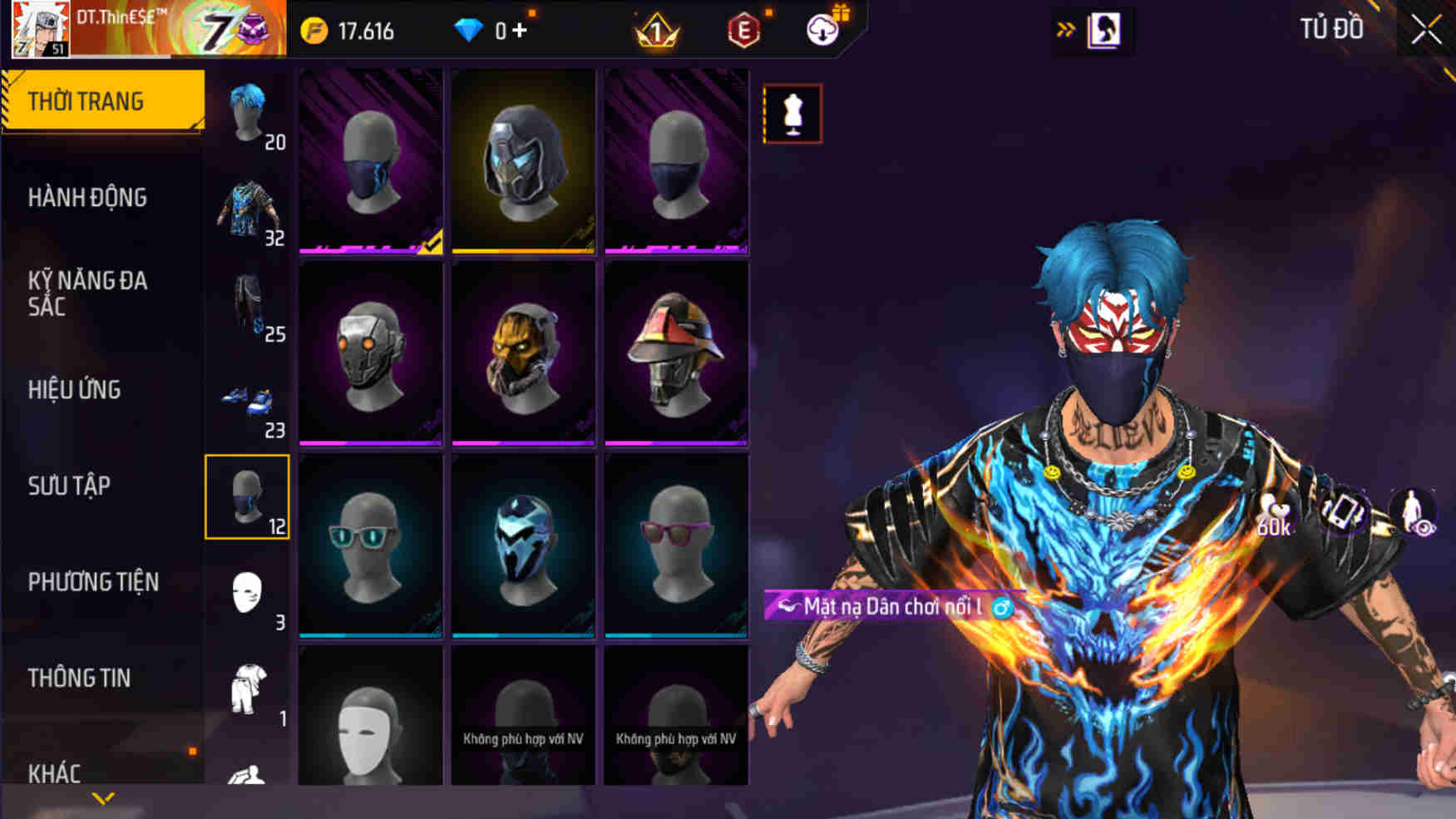
Task: Equip the dark hooded blue-visor mask
Action: 523,161
